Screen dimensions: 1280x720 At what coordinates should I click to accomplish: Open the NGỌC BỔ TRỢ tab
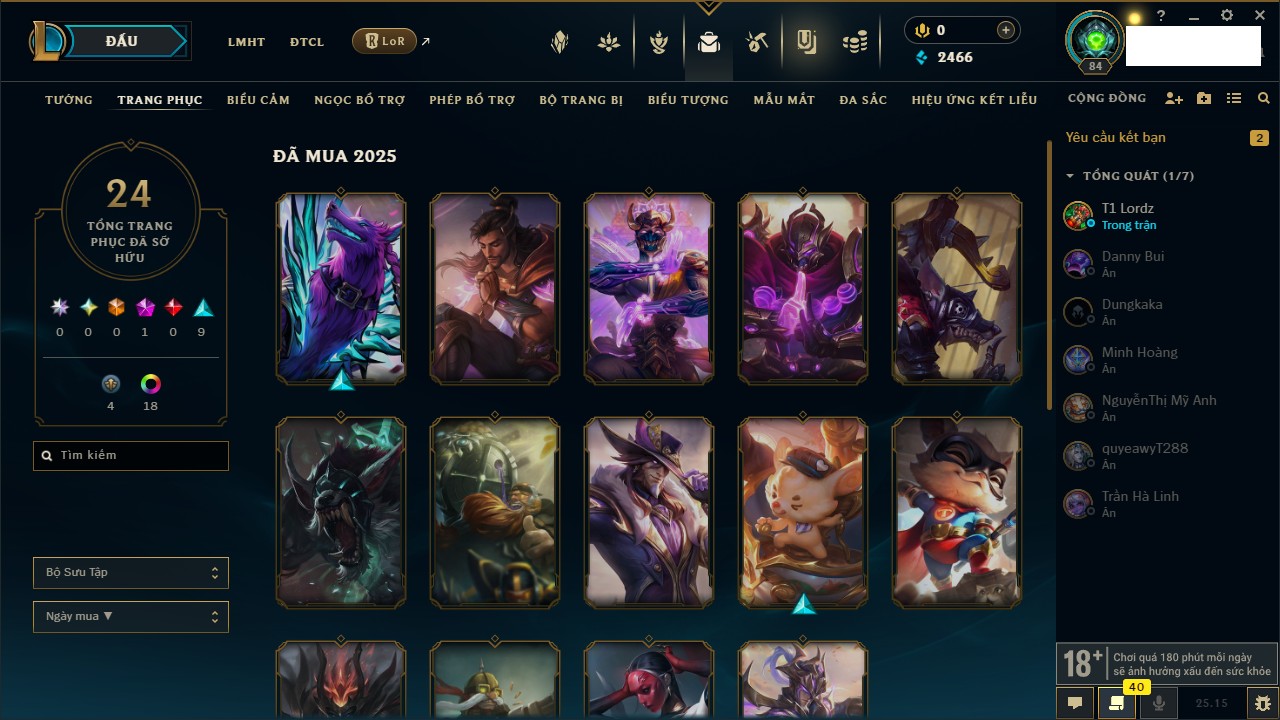coord(359,100)
